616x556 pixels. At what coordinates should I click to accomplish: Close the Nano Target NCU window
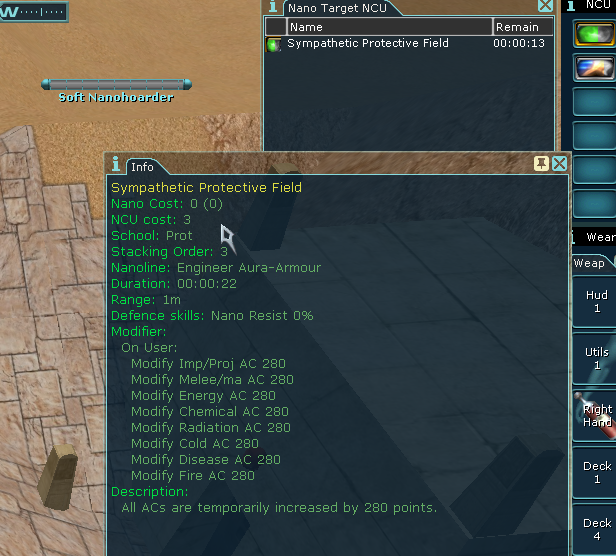(x=545, y=6)
